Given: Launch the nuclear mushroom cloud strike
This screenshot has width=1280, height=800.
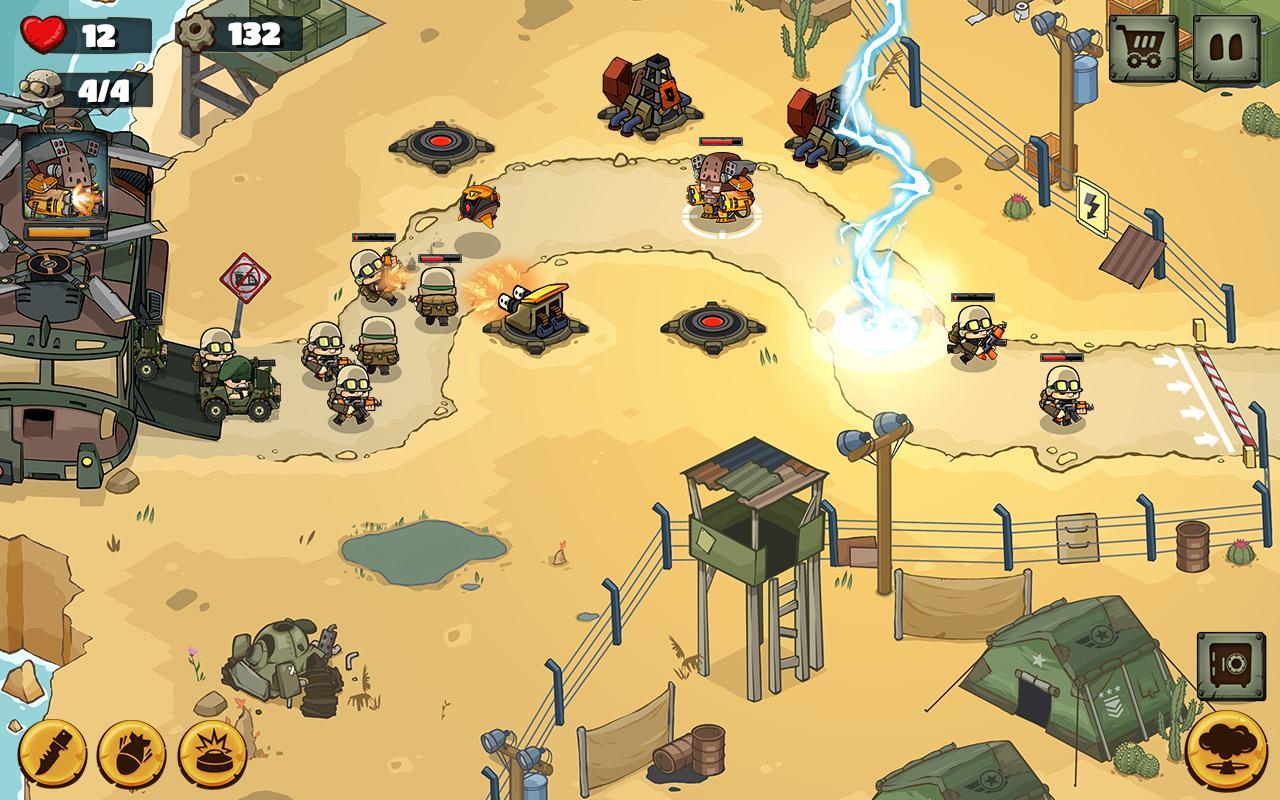Looking at the screenshot, I should pos(1225,750).
